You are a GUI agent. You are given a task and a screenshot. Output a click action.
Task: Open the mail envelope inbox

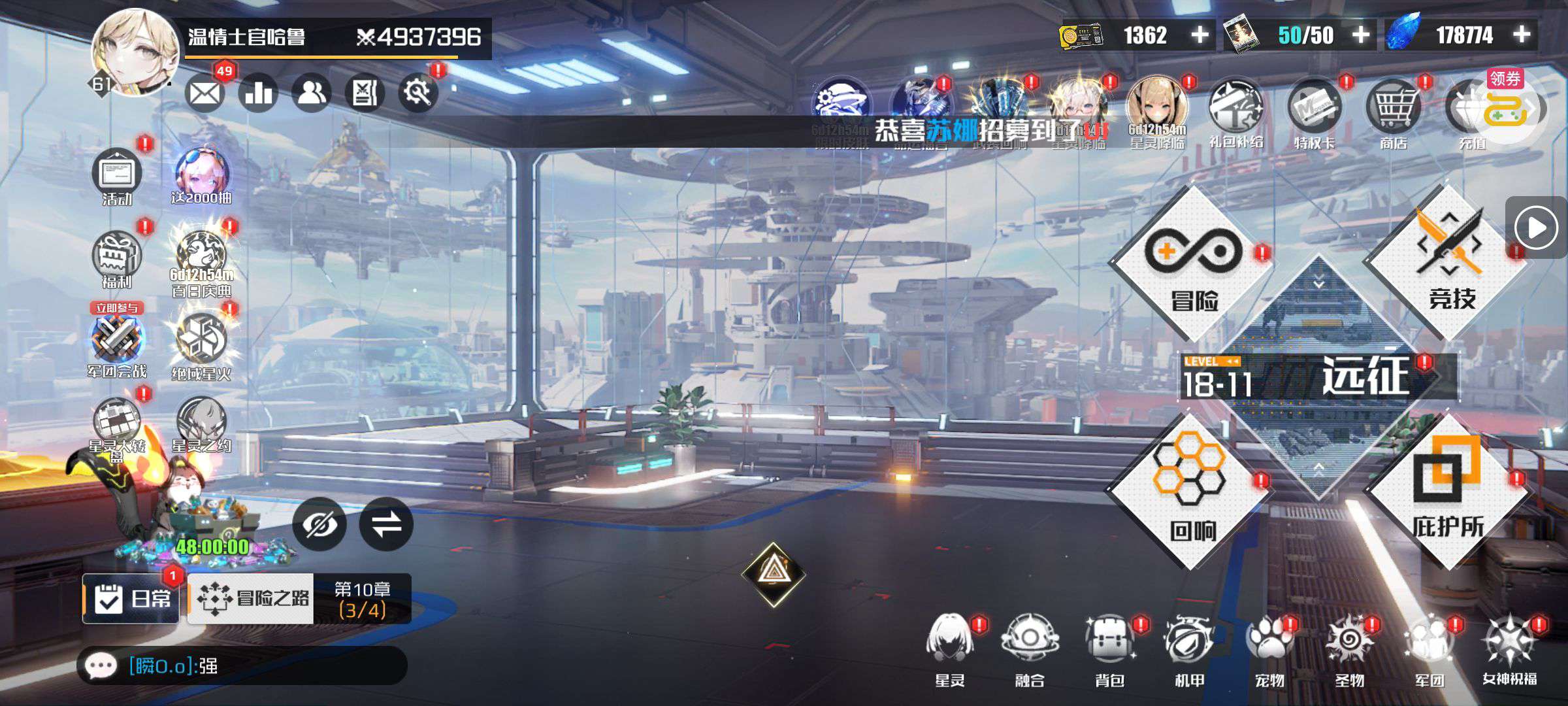(204, 93)
